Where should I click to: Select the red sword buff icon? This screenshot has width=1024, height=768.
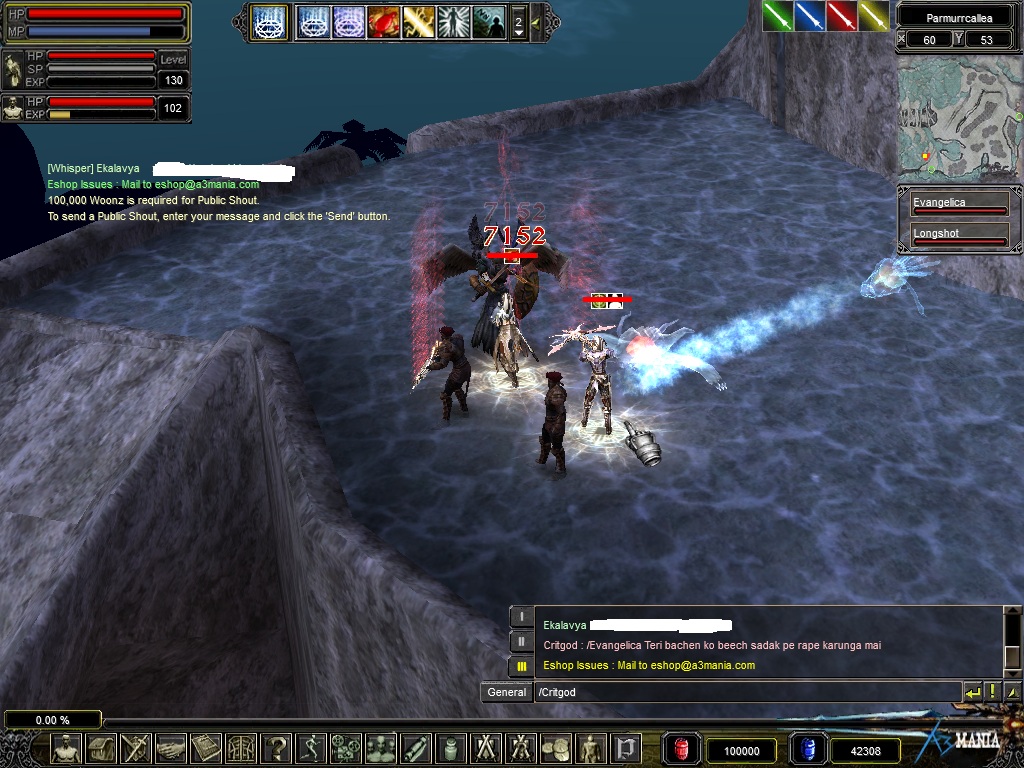841,15
